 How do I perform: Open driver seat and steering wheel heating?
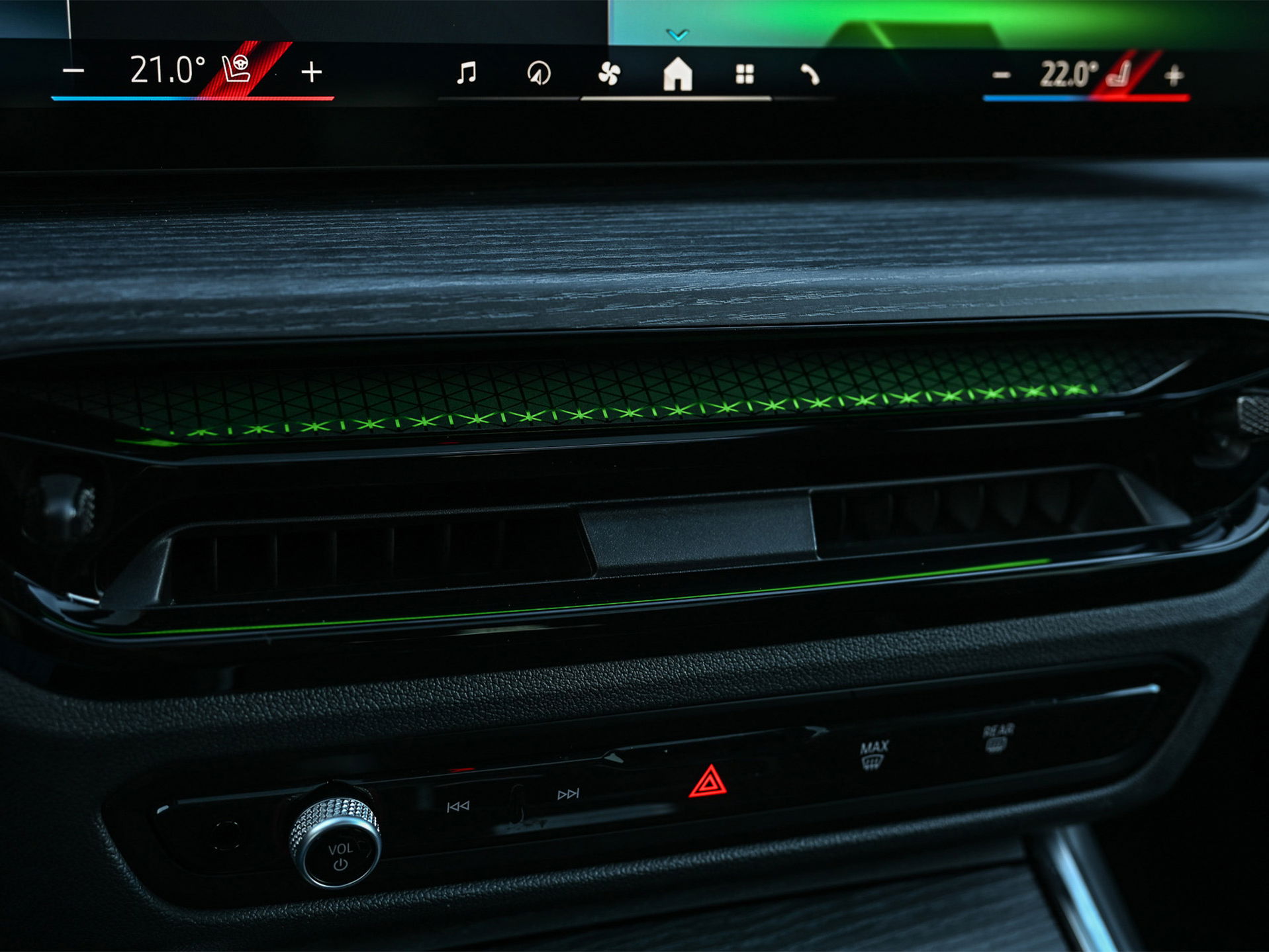click(237, 69)
